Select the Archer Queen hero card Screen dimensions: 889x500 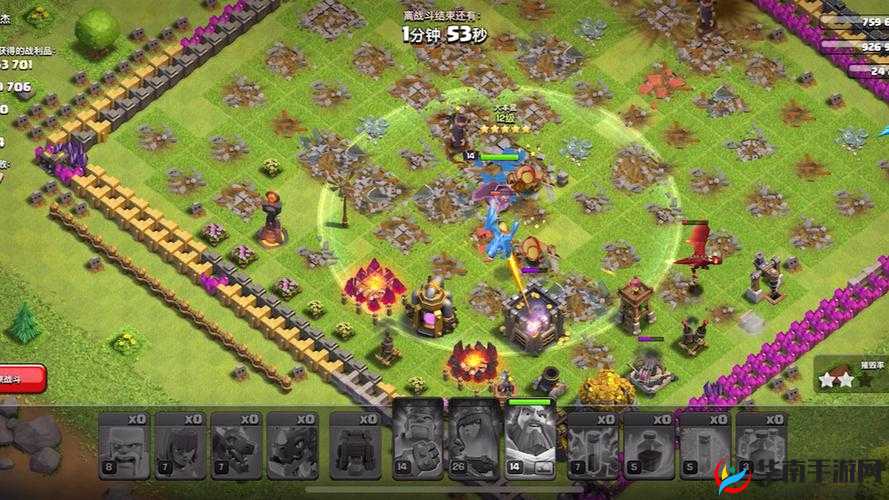click(474, 442)
